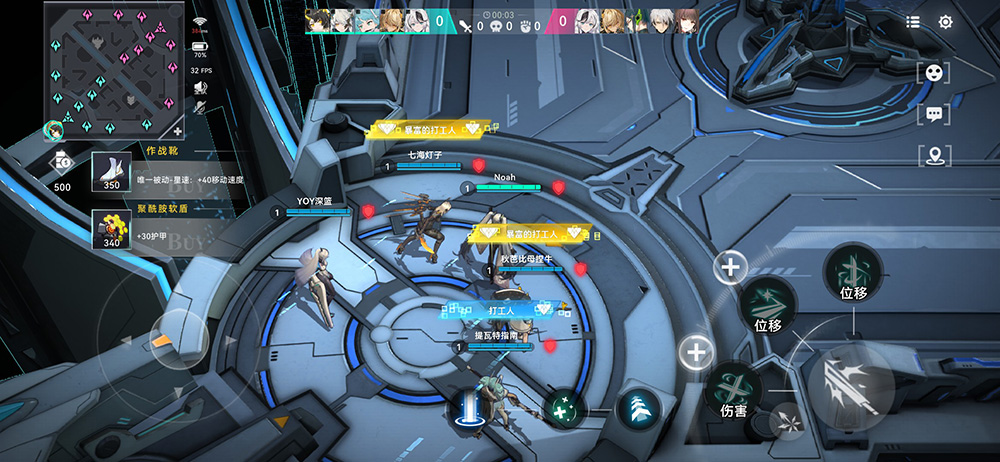Activate the map ping marker button
Image resolution: width=1000 pixels, height=462 pixels.
(933, 155)
